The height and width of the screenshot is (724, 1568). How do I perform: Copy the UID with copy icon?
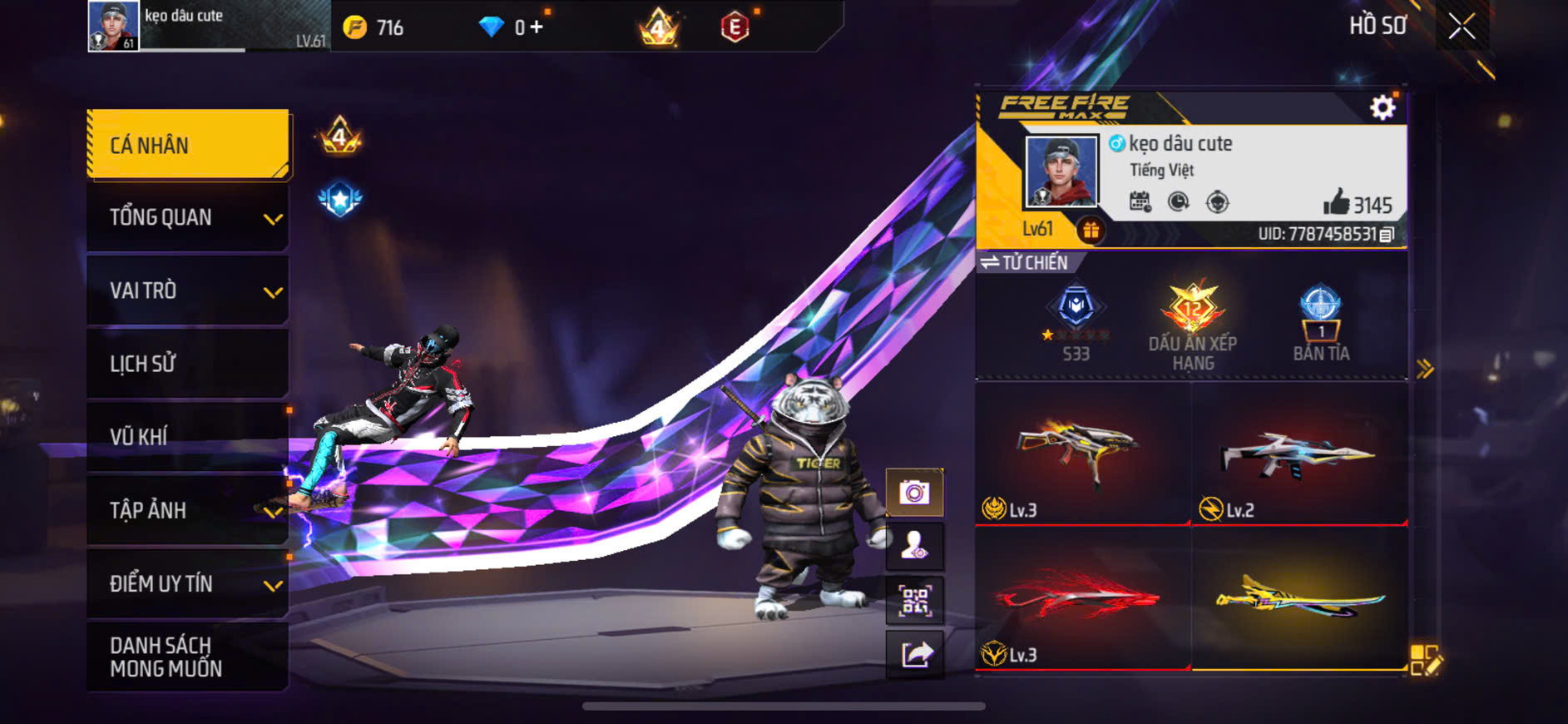click(x=1387, y=235)
